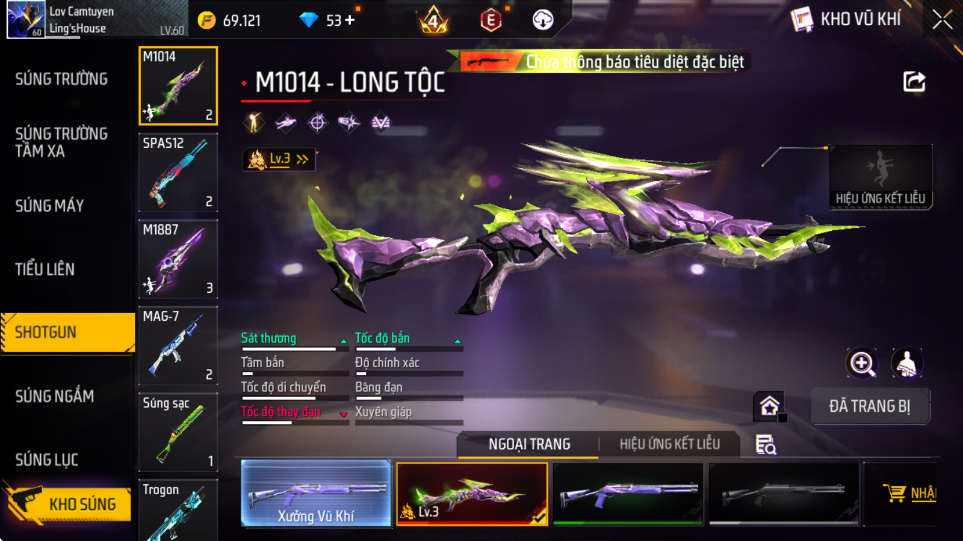The height and width of the screenshot is (541, 963).
Task: Select the SPAS12 shotgun thumbnail
Action: (178, 174)
